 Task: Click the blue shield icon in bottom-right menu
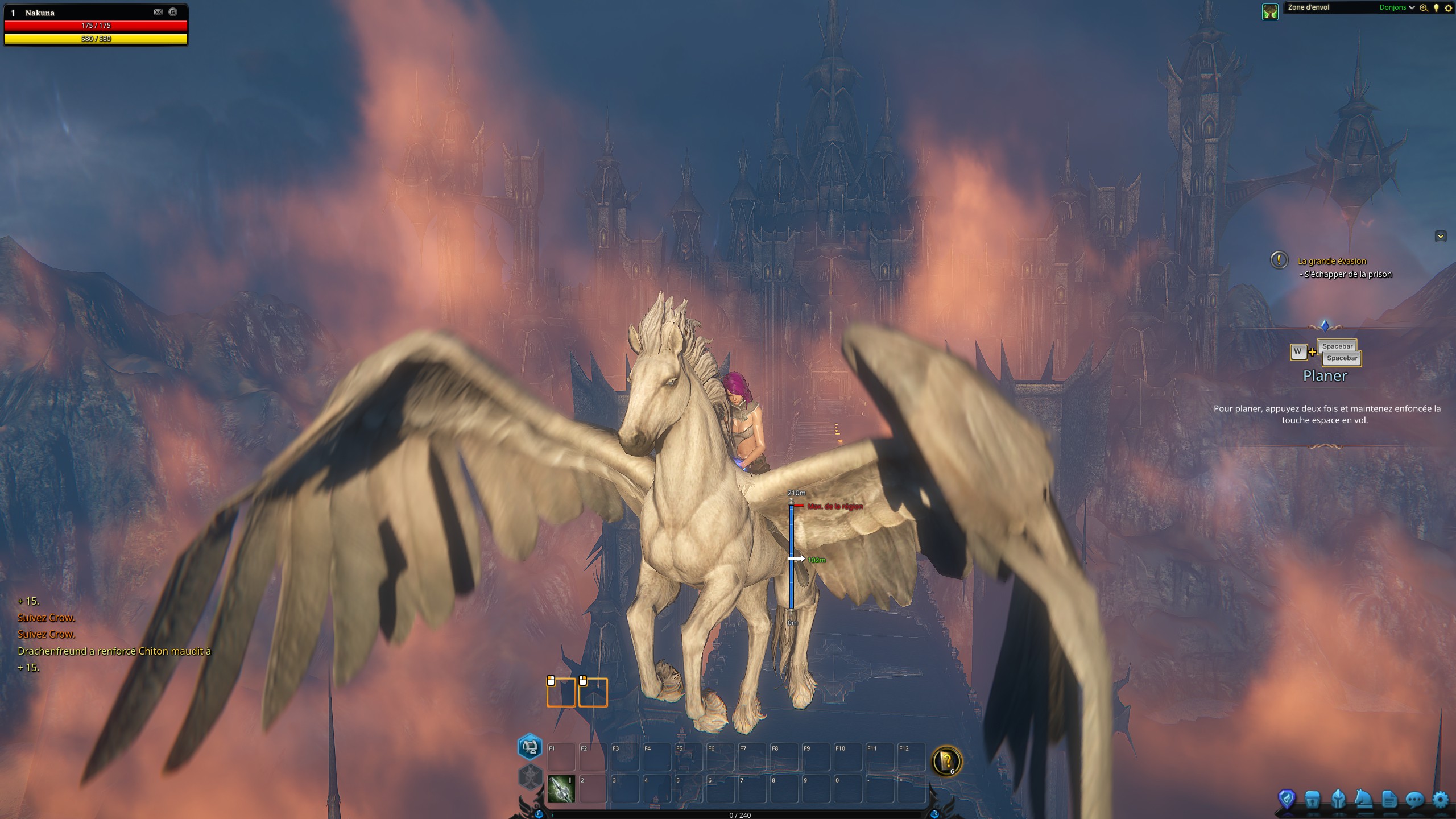tap(1287, 799)
